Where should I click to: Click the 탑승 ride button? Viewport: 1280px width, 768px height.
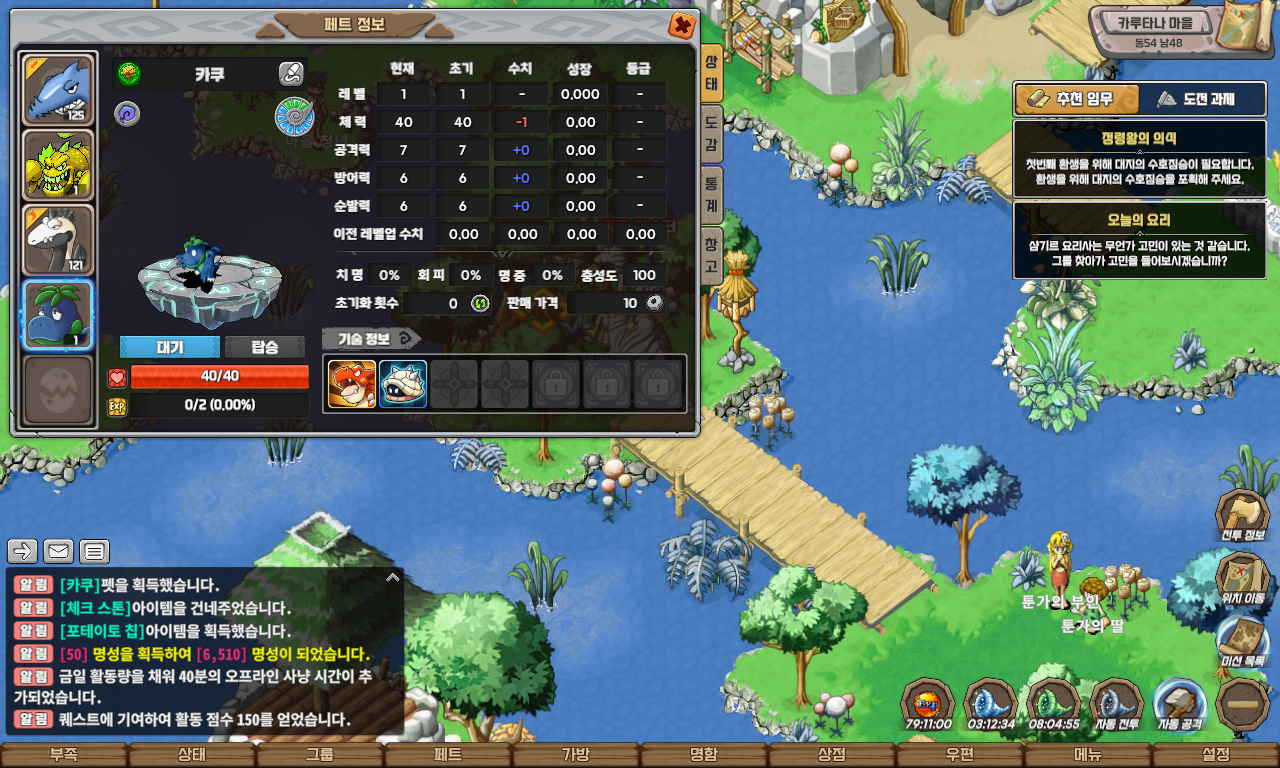[x=265, y=347]
